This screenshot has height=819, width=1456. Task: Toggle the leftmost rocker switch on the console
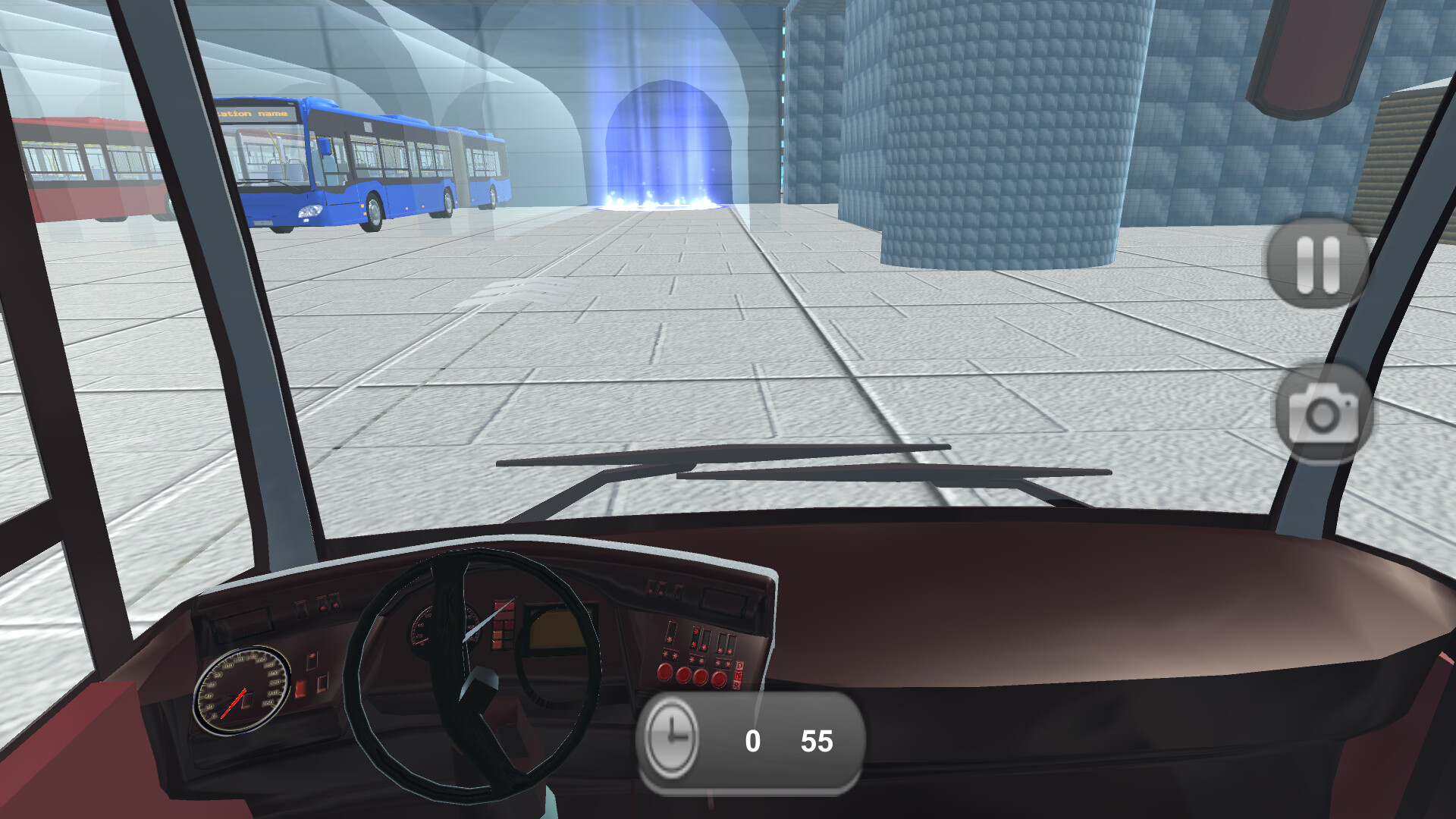(670, 634)
